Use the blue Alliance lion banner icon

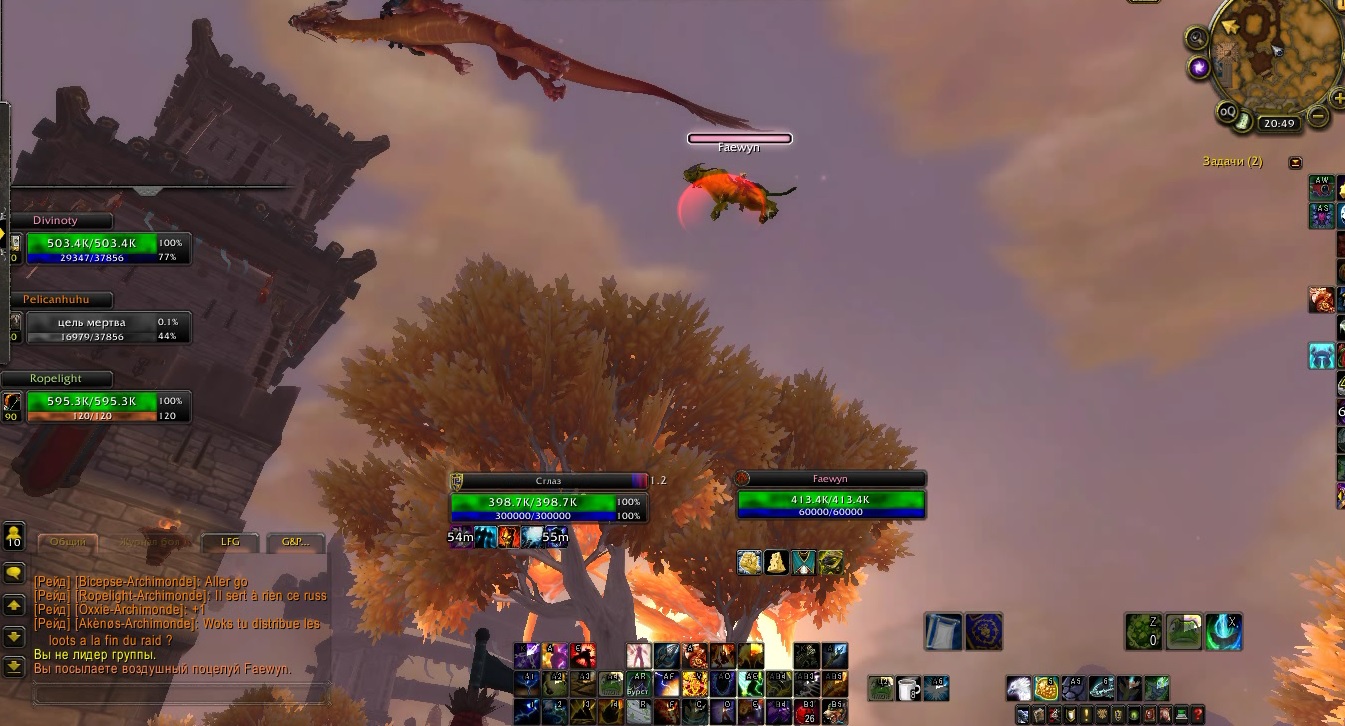point(984,632)
